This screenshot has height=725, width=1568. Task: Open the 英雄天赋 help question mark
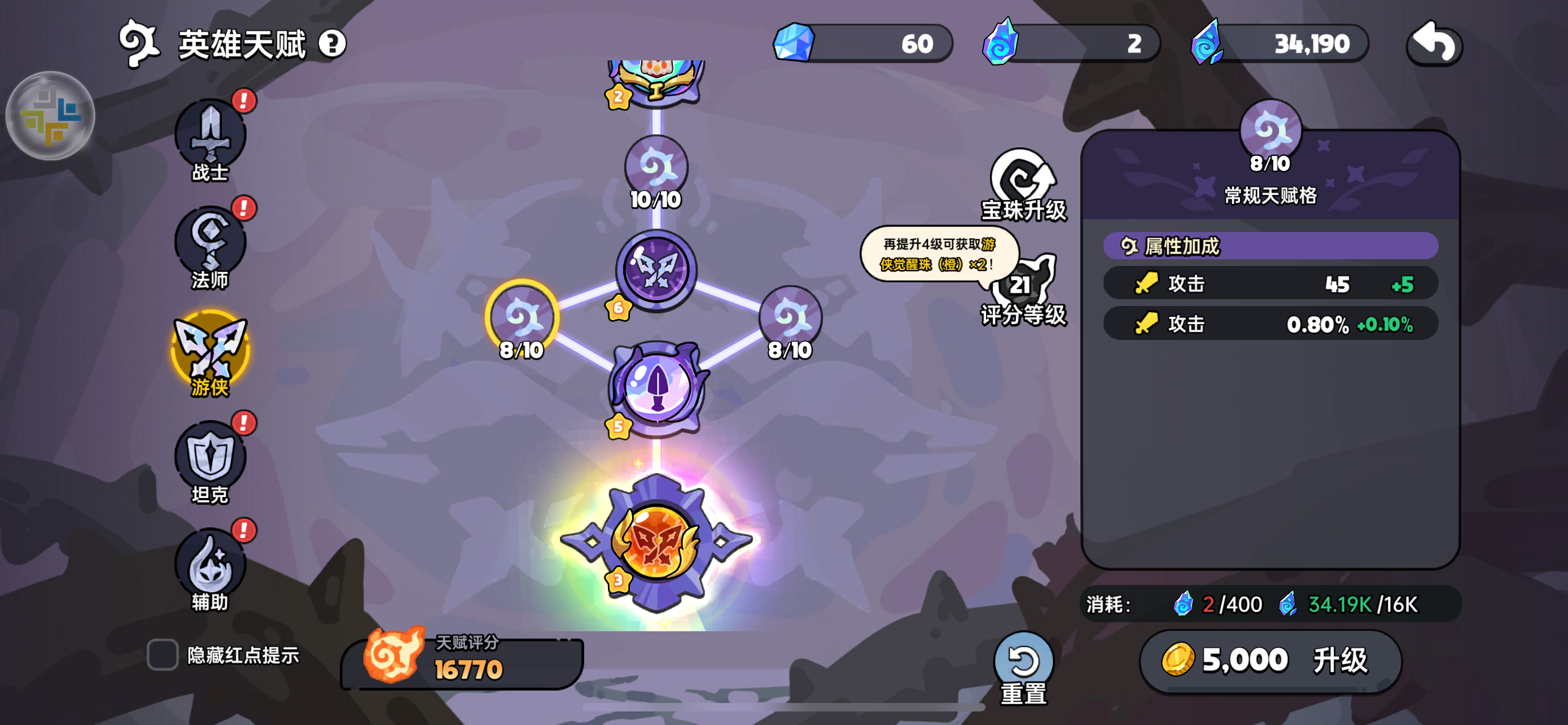(332, 44)
